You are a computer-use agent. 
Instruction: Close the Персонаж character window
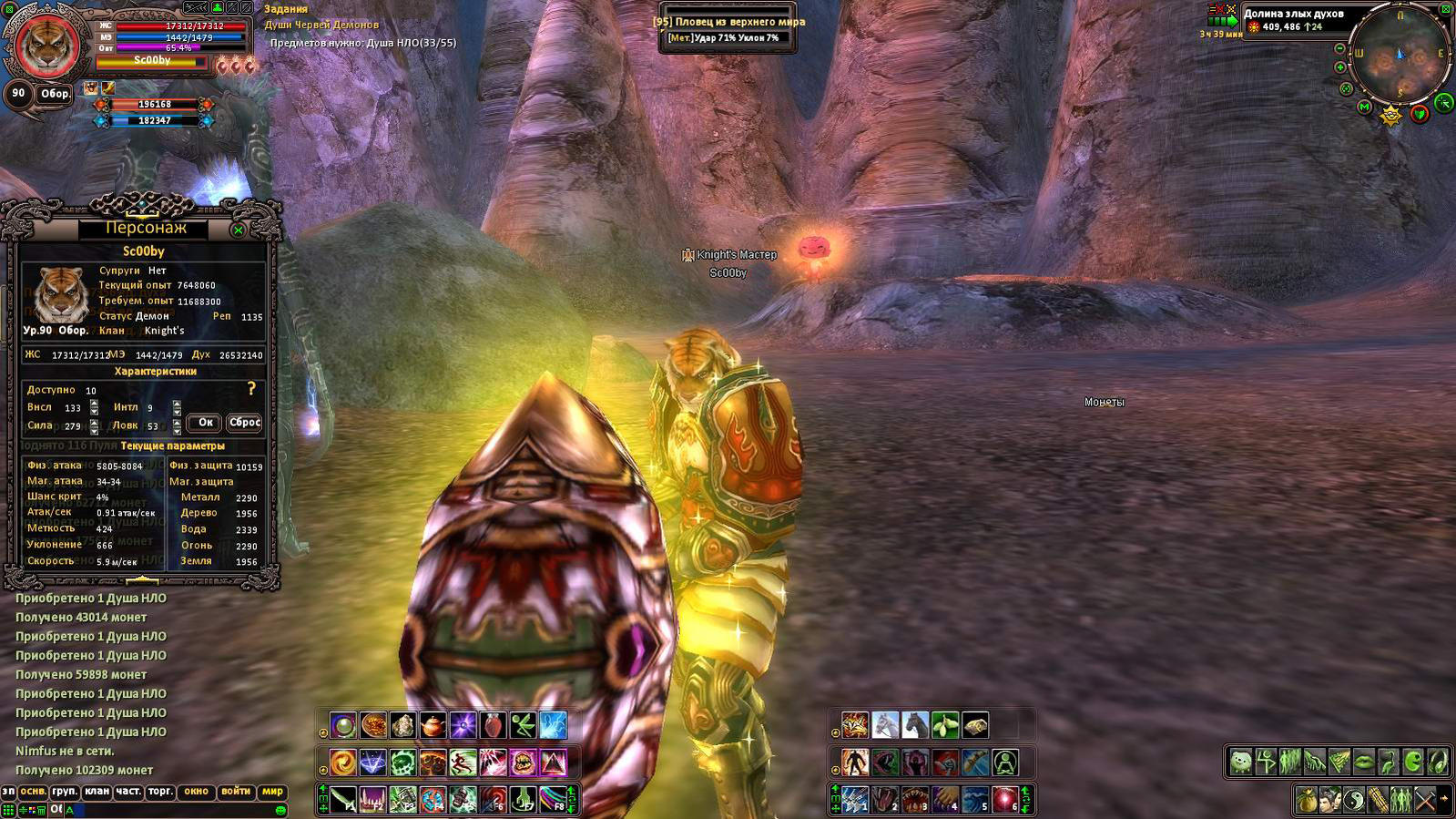pos(239,230)
